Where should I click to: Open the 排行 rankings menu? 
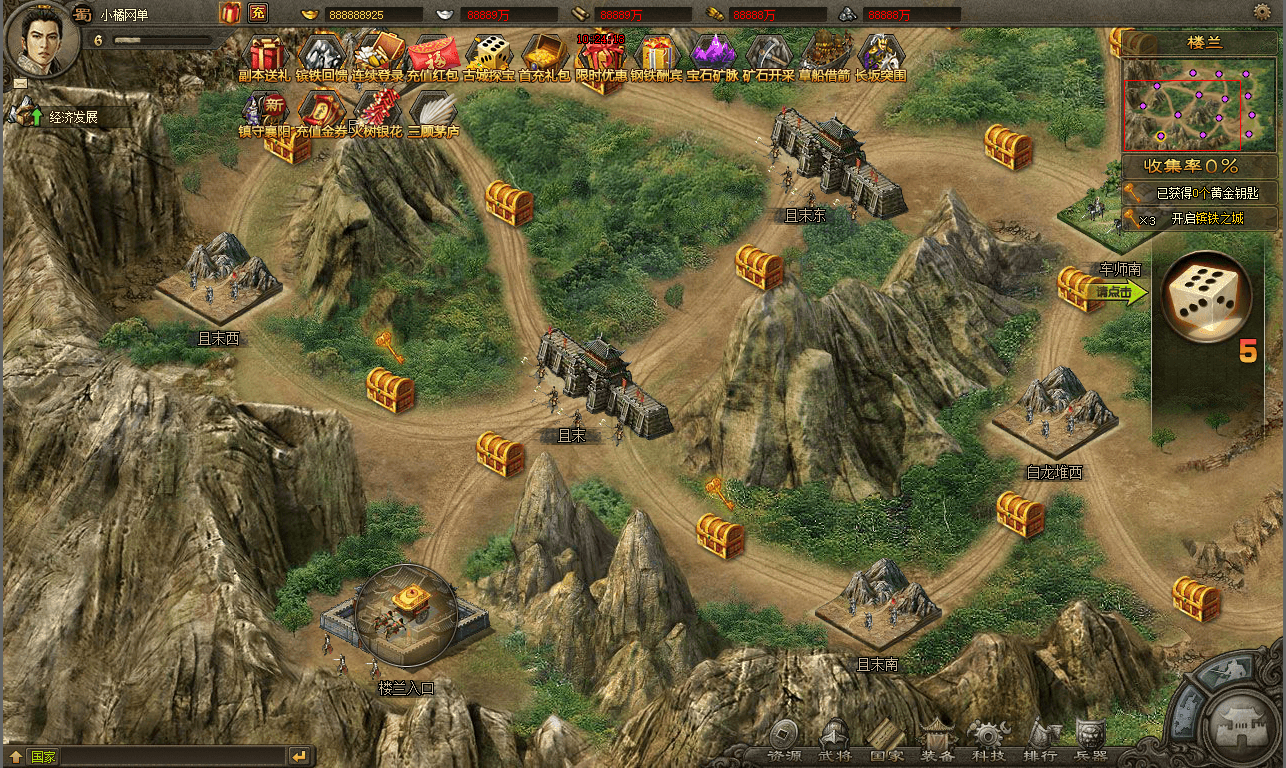pos(1041,739)
